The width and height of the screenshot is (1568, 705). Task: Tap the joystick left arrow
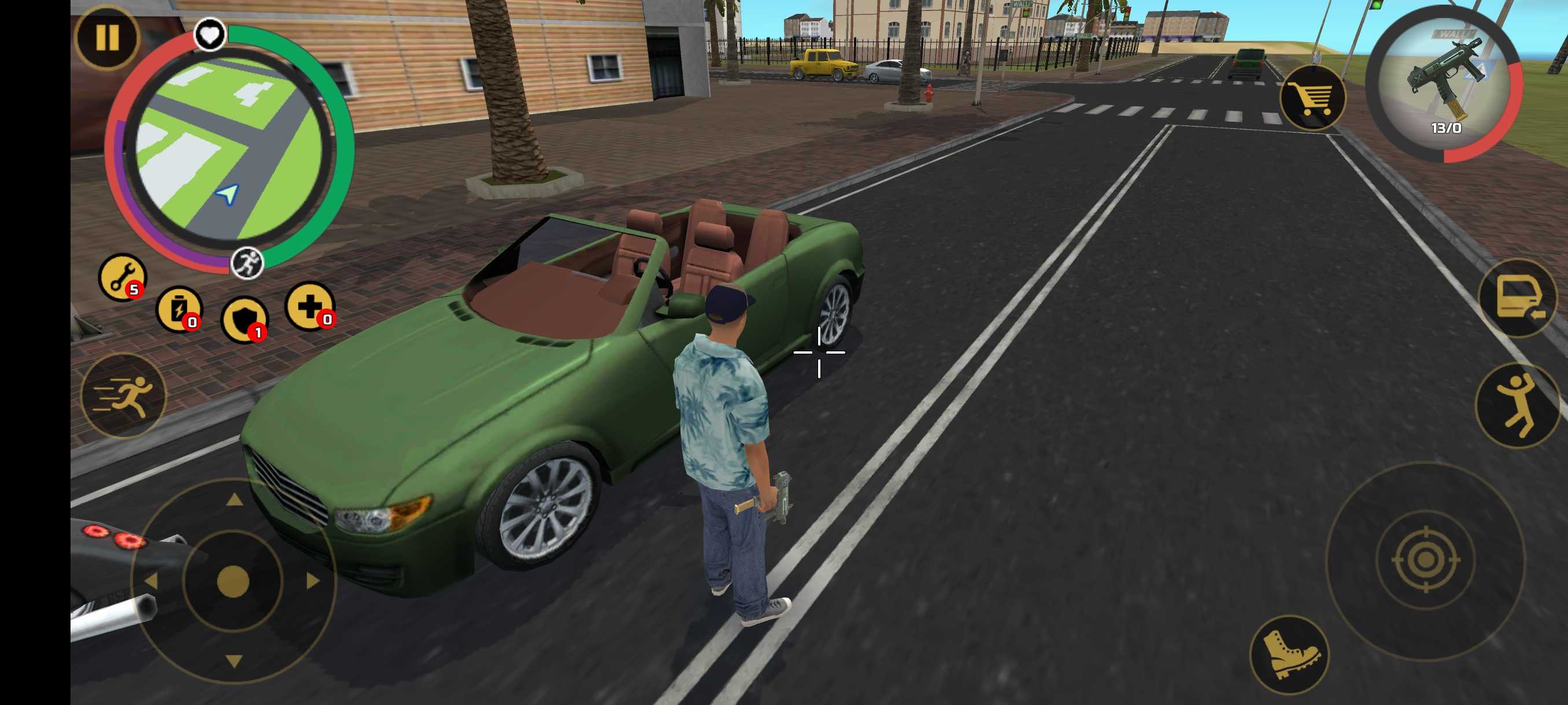coord(151,581)
